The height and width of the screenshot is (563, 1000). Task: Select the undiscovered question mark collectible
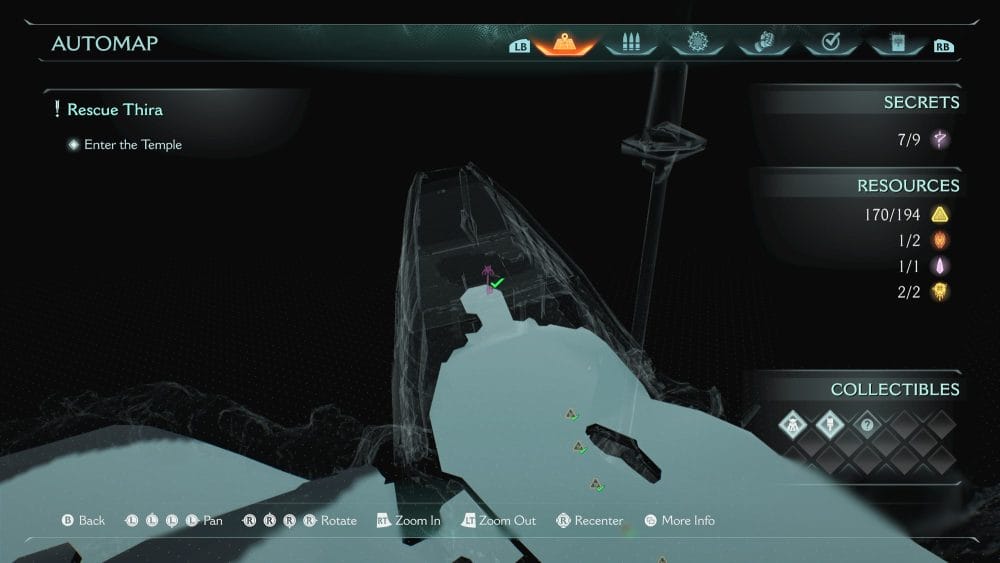[867, 425]
